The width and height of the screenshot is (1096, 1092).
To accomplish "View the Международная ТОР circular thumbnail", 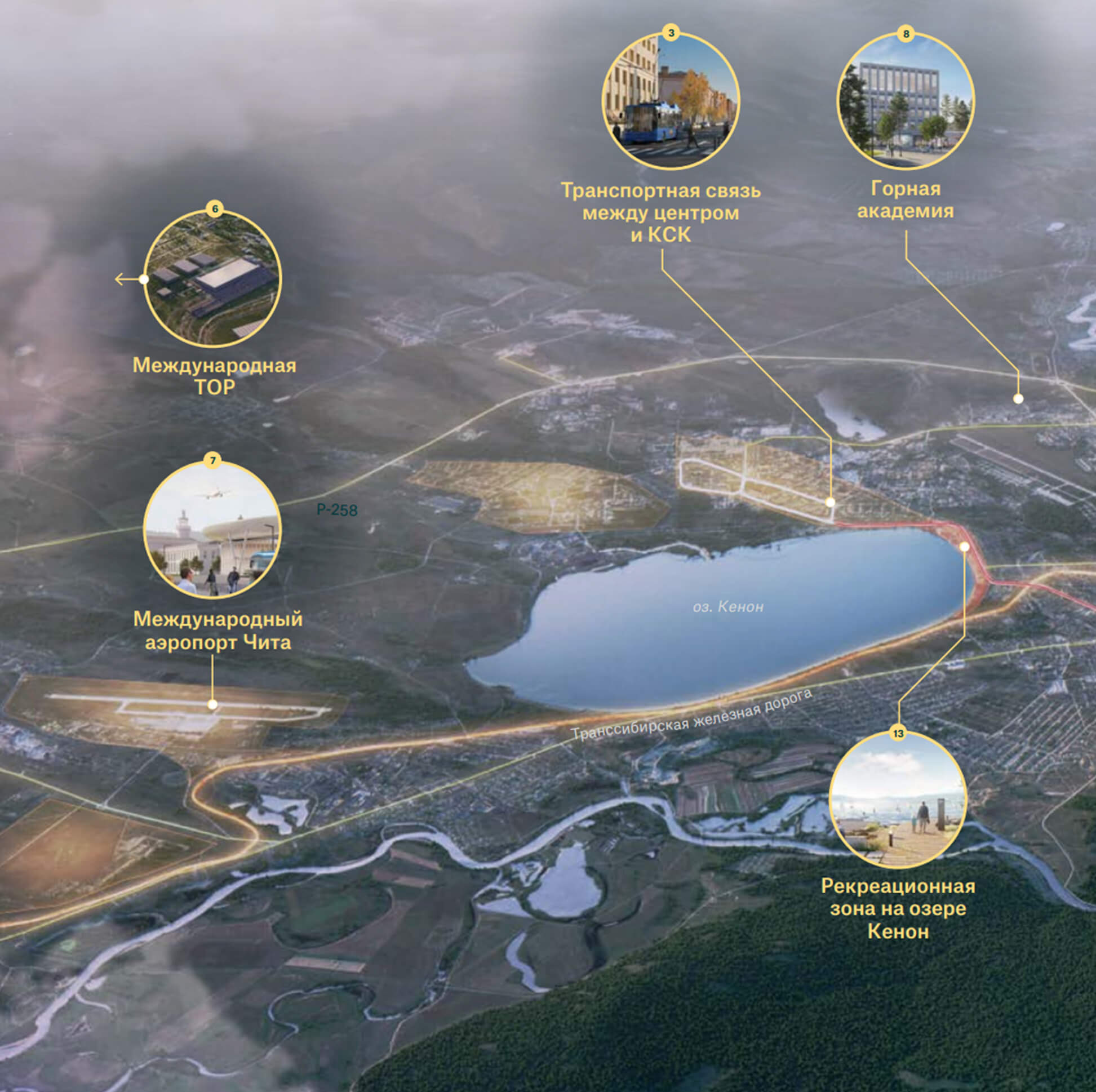I will 213,279.
